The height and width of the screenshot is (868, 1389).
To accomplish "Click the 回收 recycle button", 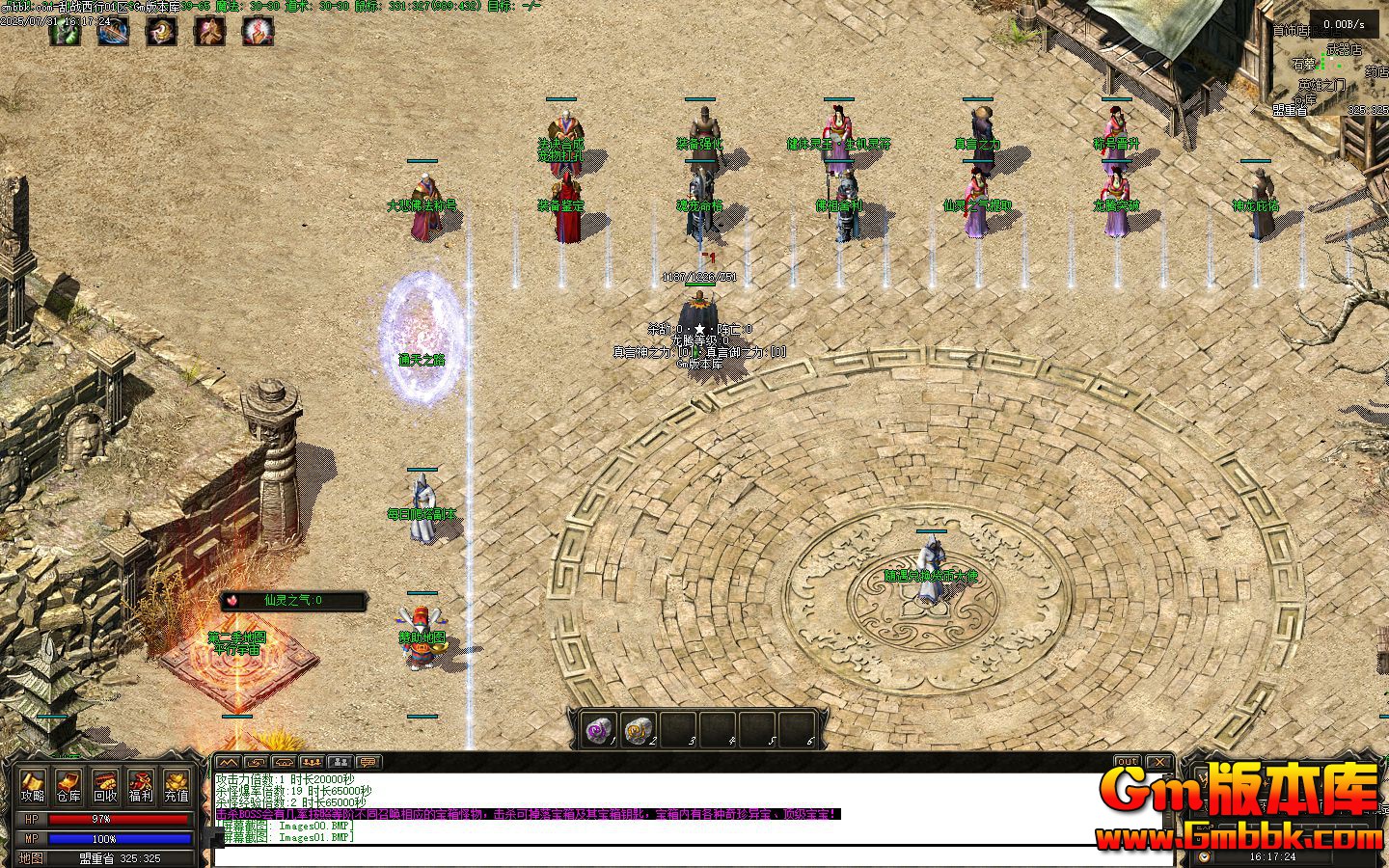I will point(105,785).
